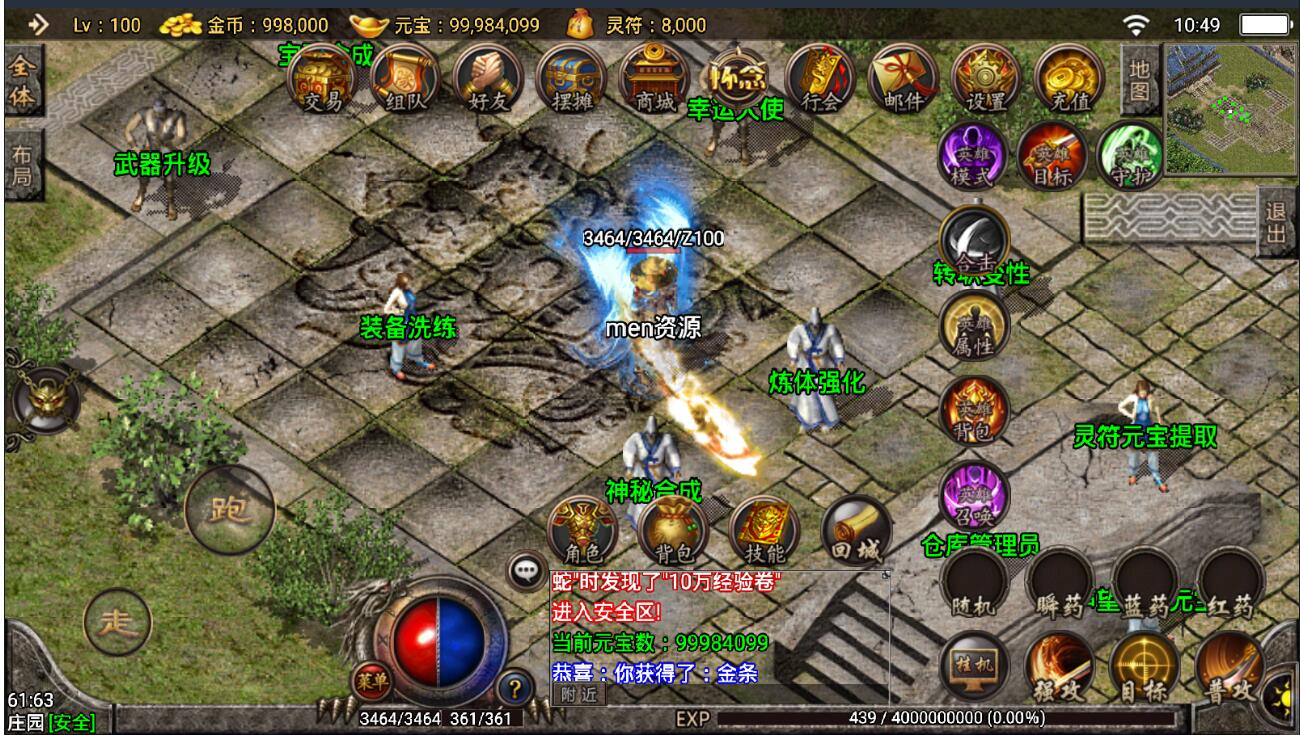Use the 回城 return-to-town scroll
Screen dimensions: 1300x735
click(856, 531)
